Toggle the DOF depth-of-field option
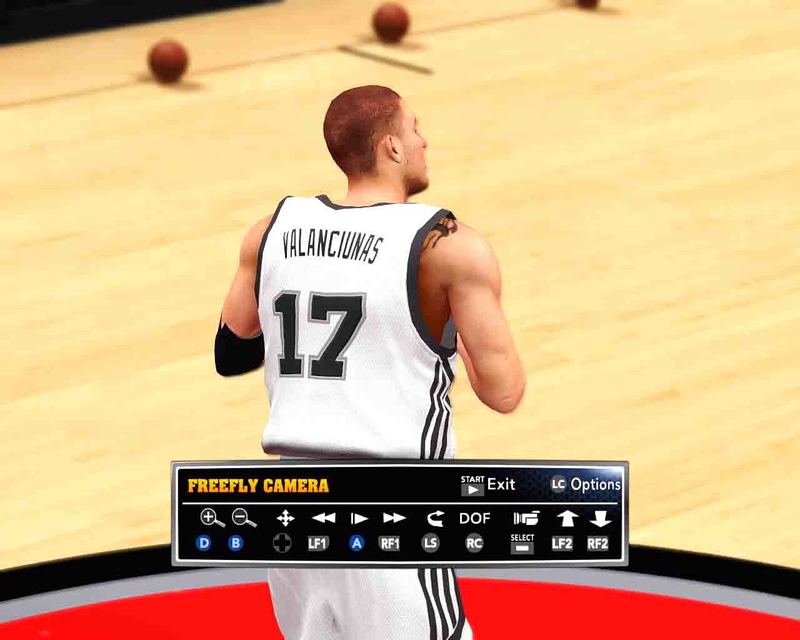800x640 pixels. [x=475, y=518]
